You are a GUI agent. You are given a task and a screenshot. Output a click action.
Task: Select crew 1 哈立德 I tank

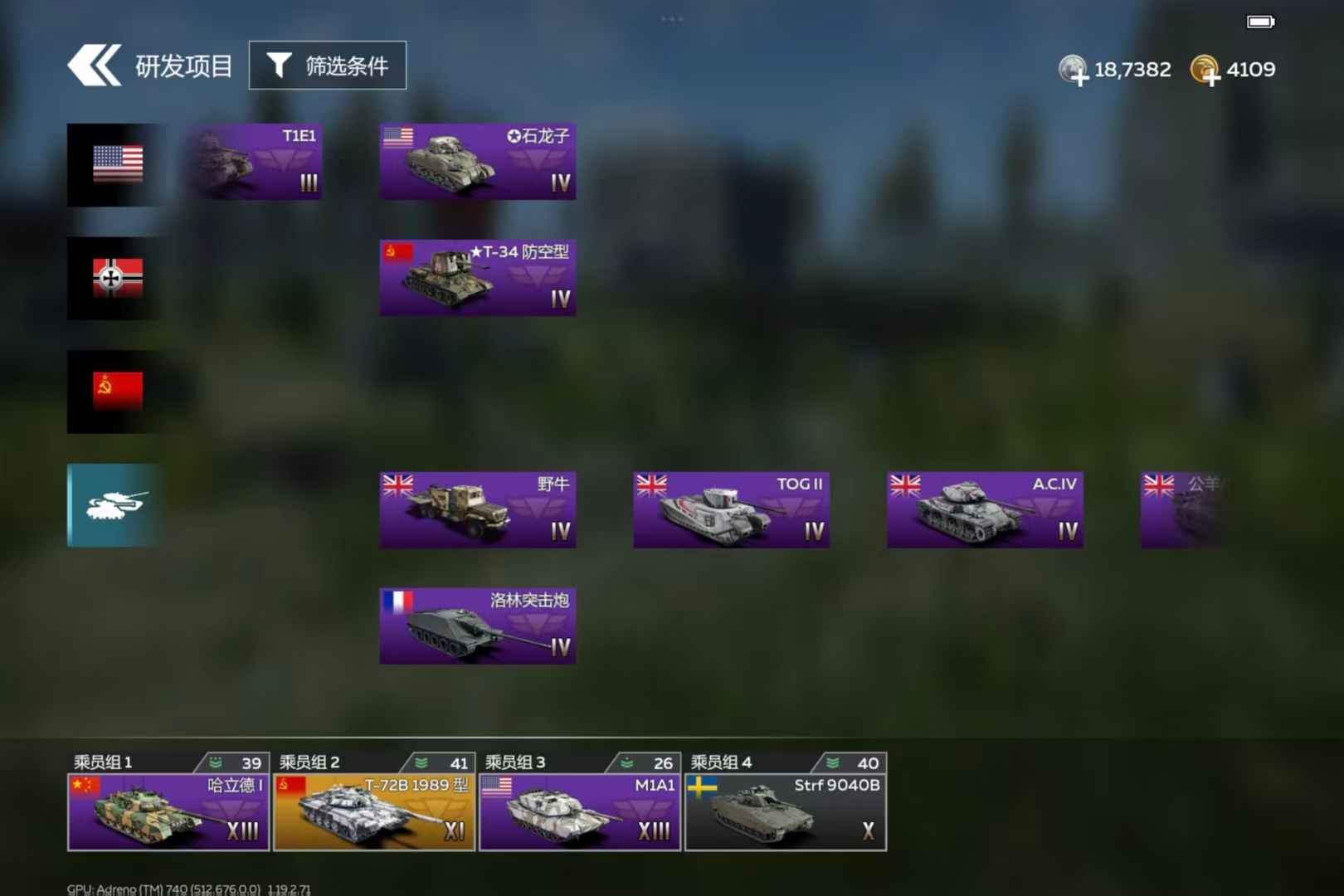[x=168, y=811]
